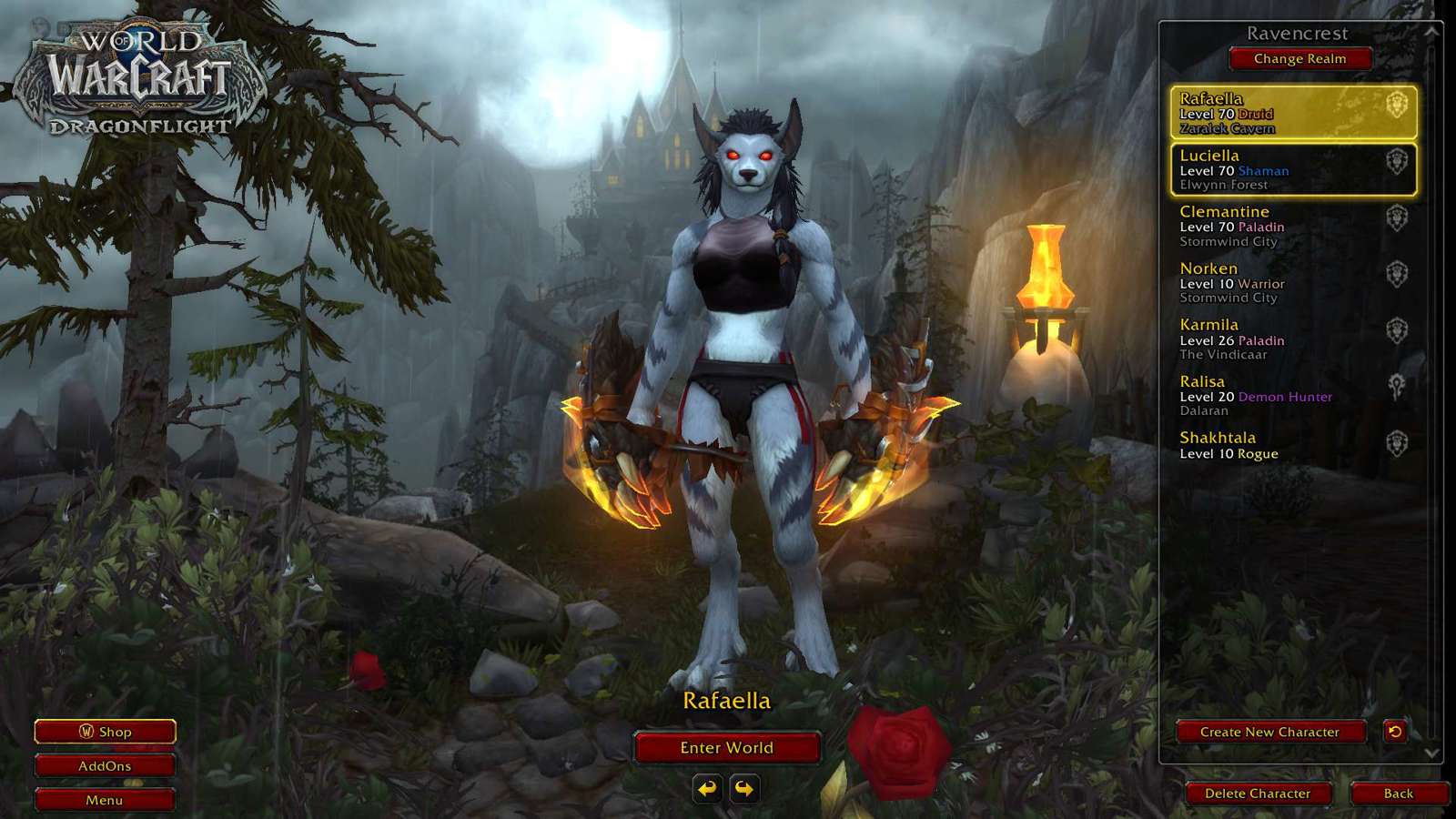
Task: Enter the world with Rafaella
Action: pos(726,747)
